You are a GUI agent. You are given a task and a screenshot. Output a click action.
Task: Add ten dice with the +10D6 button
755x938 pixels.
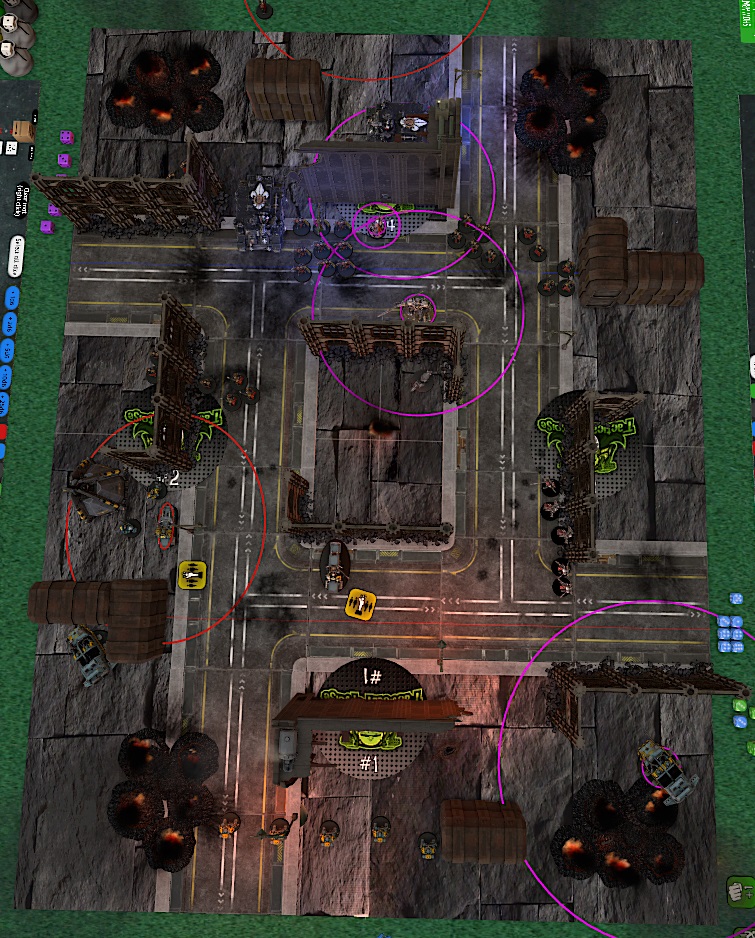click(x=3, y=377)
